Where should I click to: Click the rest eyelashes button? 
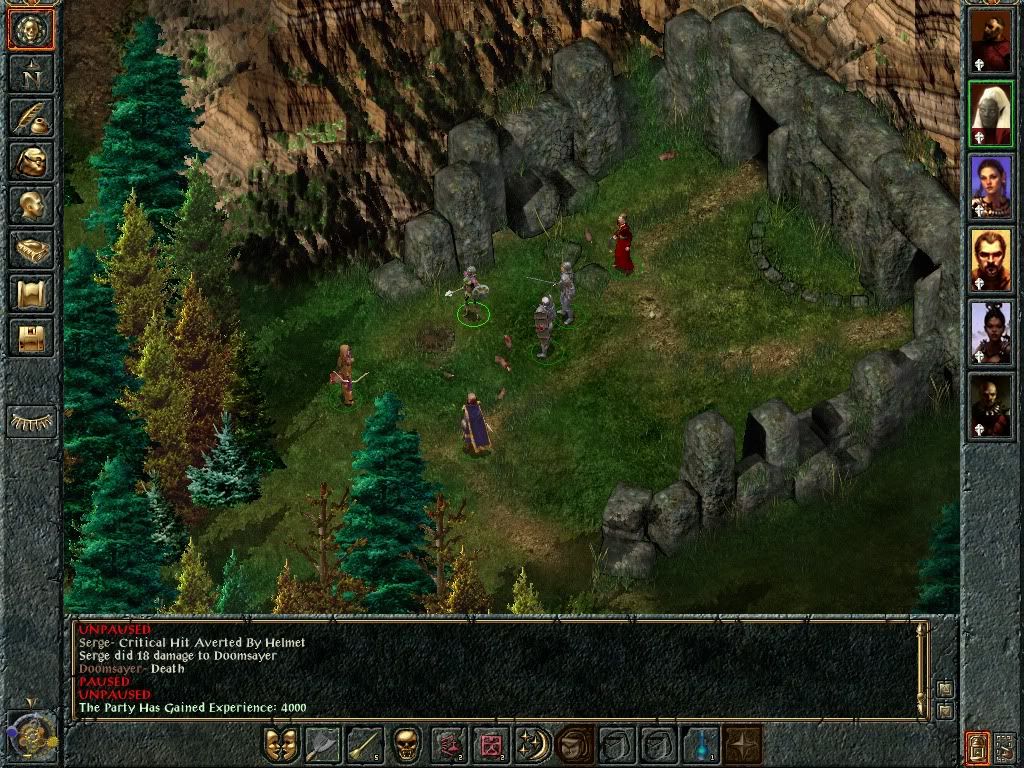(31, 421)
